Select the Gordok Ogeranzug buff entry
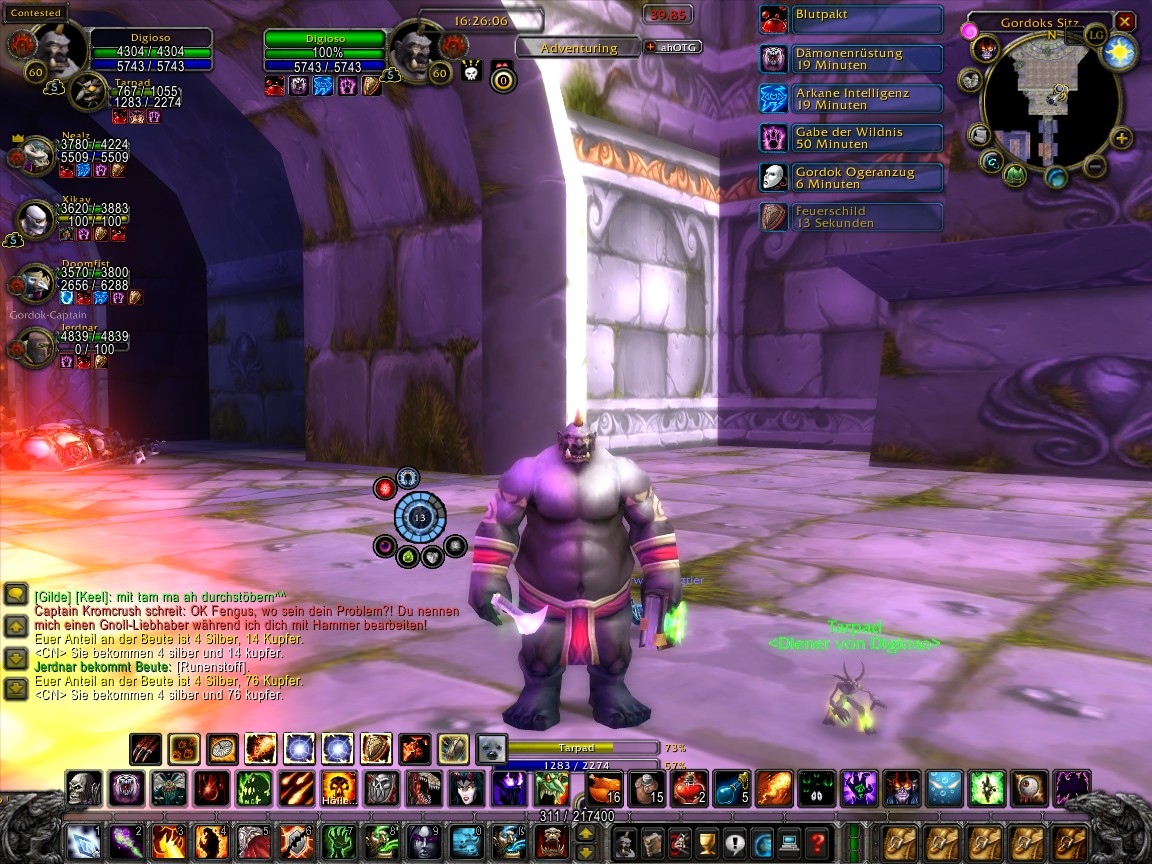Screen dimensions: 1152x864 coord(851,178)
